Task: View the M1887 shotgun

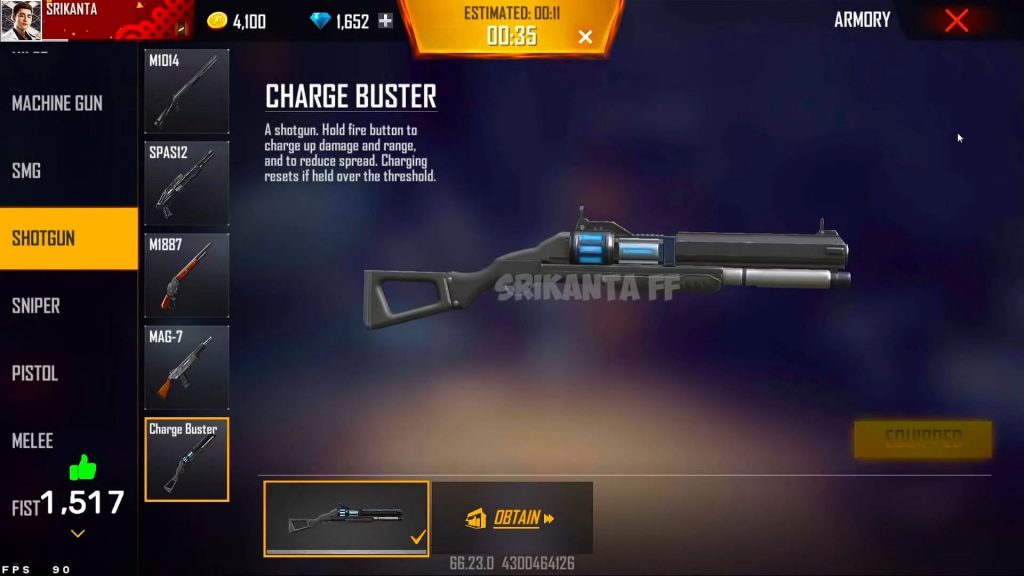Action: (187, 275)
